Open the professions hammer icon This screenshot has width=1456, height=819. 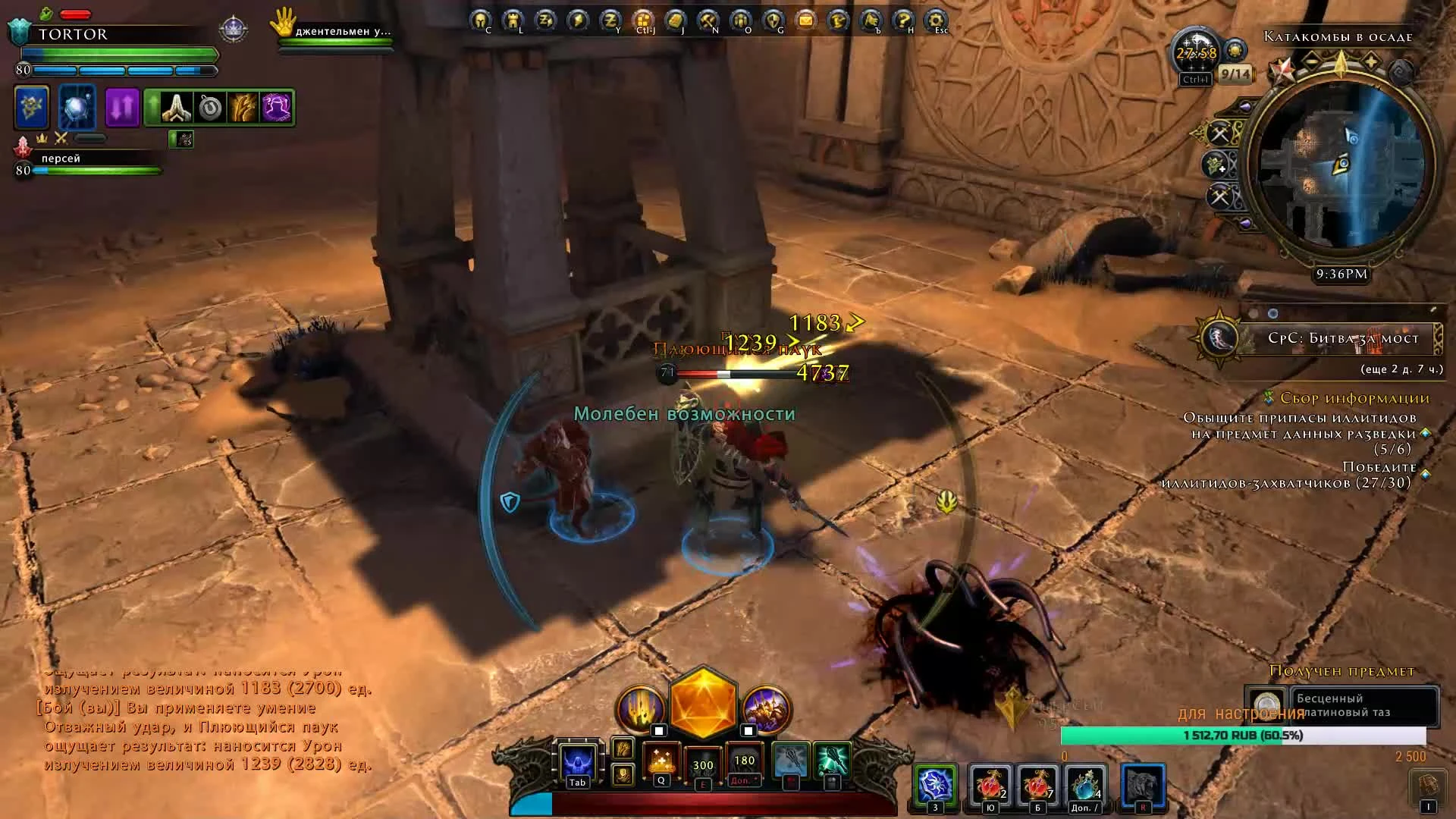709,19
